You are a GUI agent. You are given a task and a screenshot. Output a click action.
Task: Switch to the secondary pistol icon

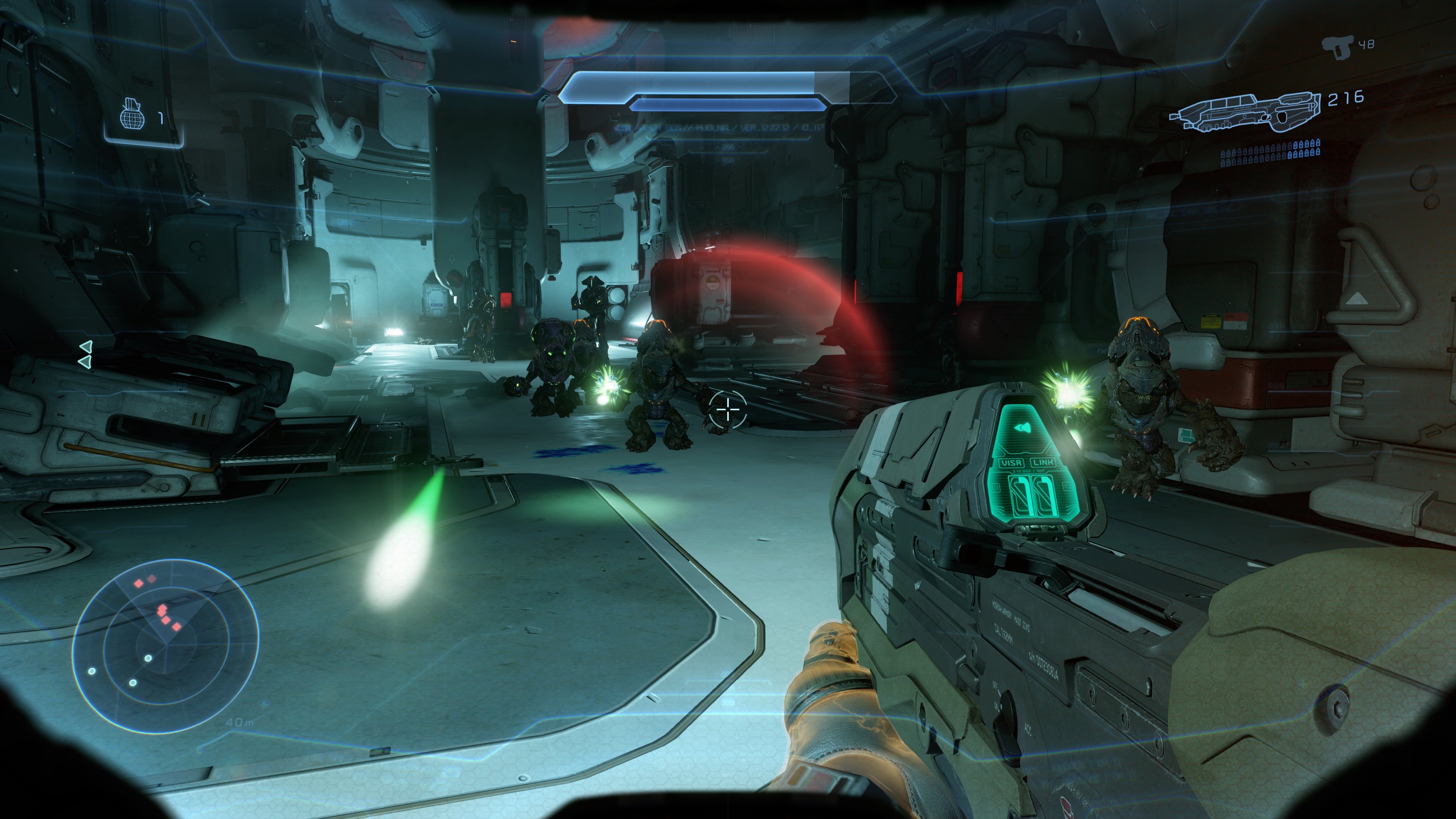click(x=1338, y=47)
